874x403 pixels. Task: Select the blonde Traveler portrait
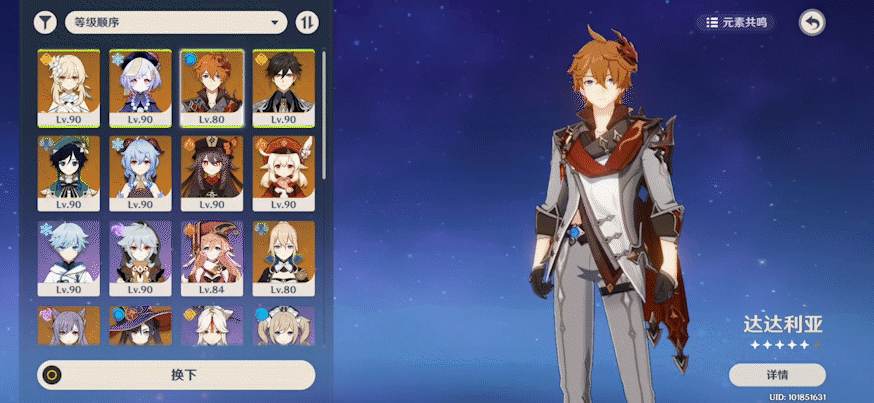coord(68,86)
